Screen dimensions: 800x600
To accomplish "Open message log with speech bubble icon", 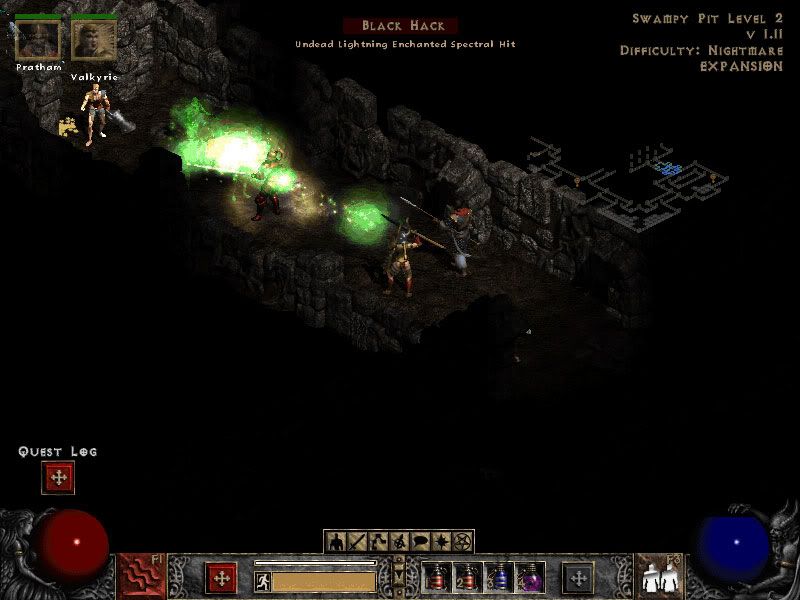I will 420,543.
